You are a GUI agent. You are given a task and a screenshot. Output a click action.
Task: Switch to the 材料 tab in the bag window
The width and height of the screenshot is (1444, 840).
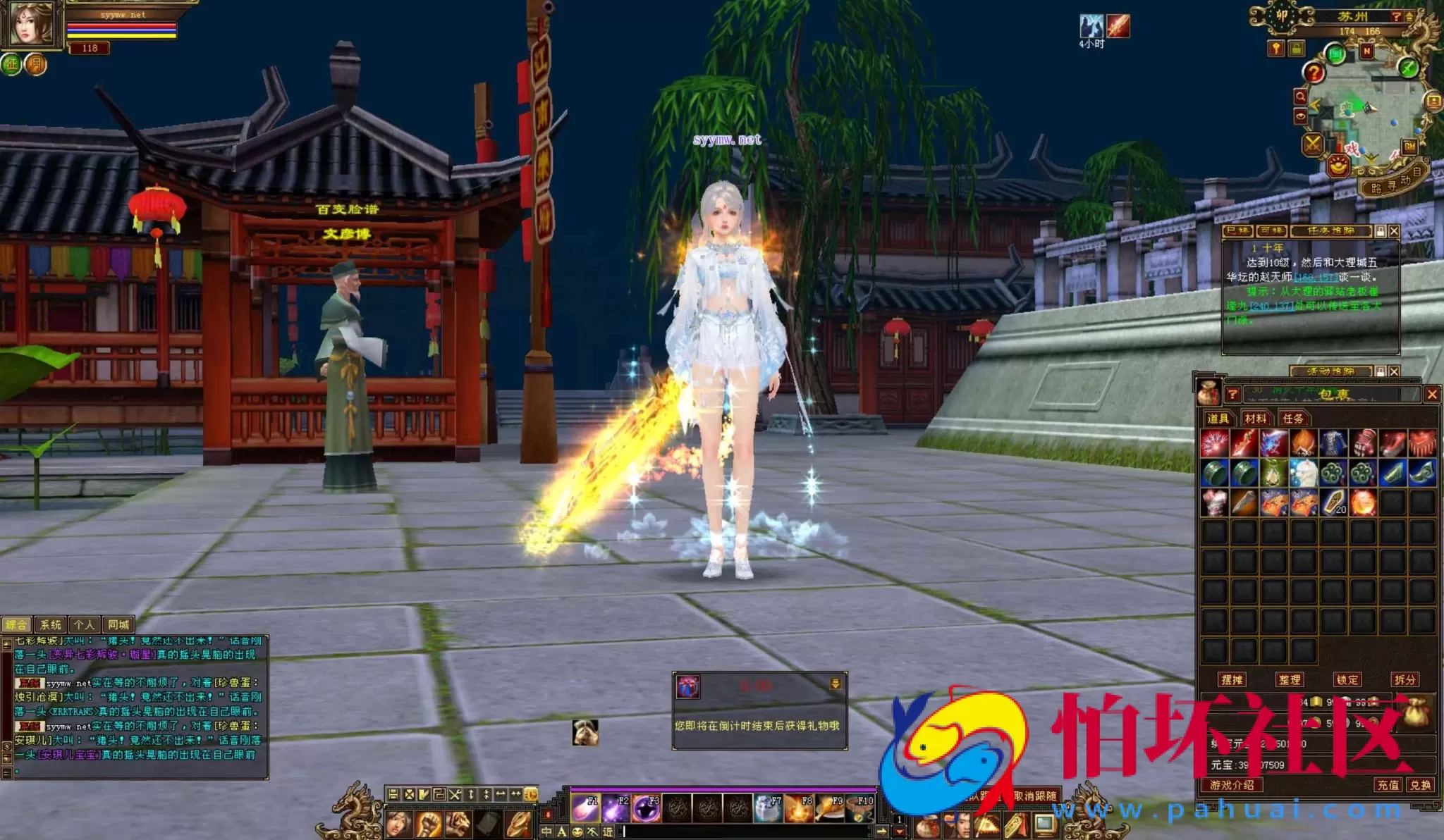1256,418
